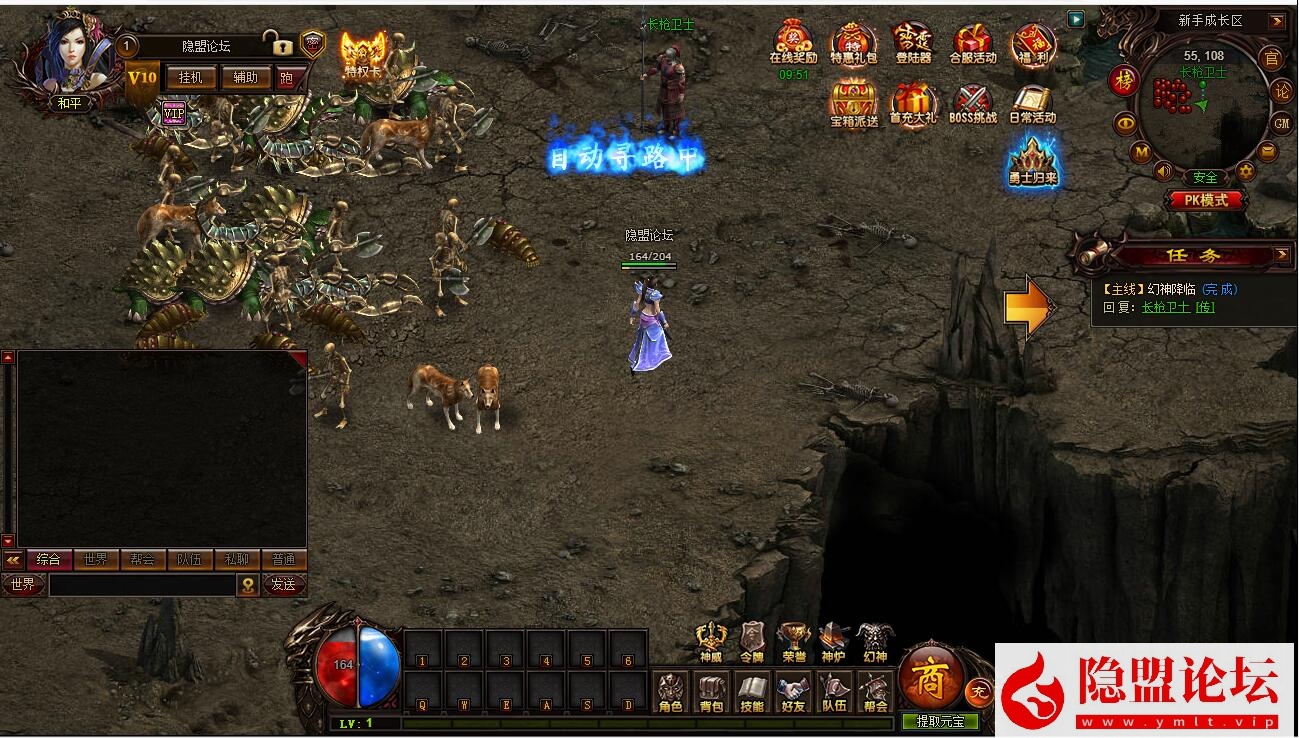Click the 提取元宝 button
Image resolution: width=1299 pixels, height=738 pixels.
tap(940, 721)
